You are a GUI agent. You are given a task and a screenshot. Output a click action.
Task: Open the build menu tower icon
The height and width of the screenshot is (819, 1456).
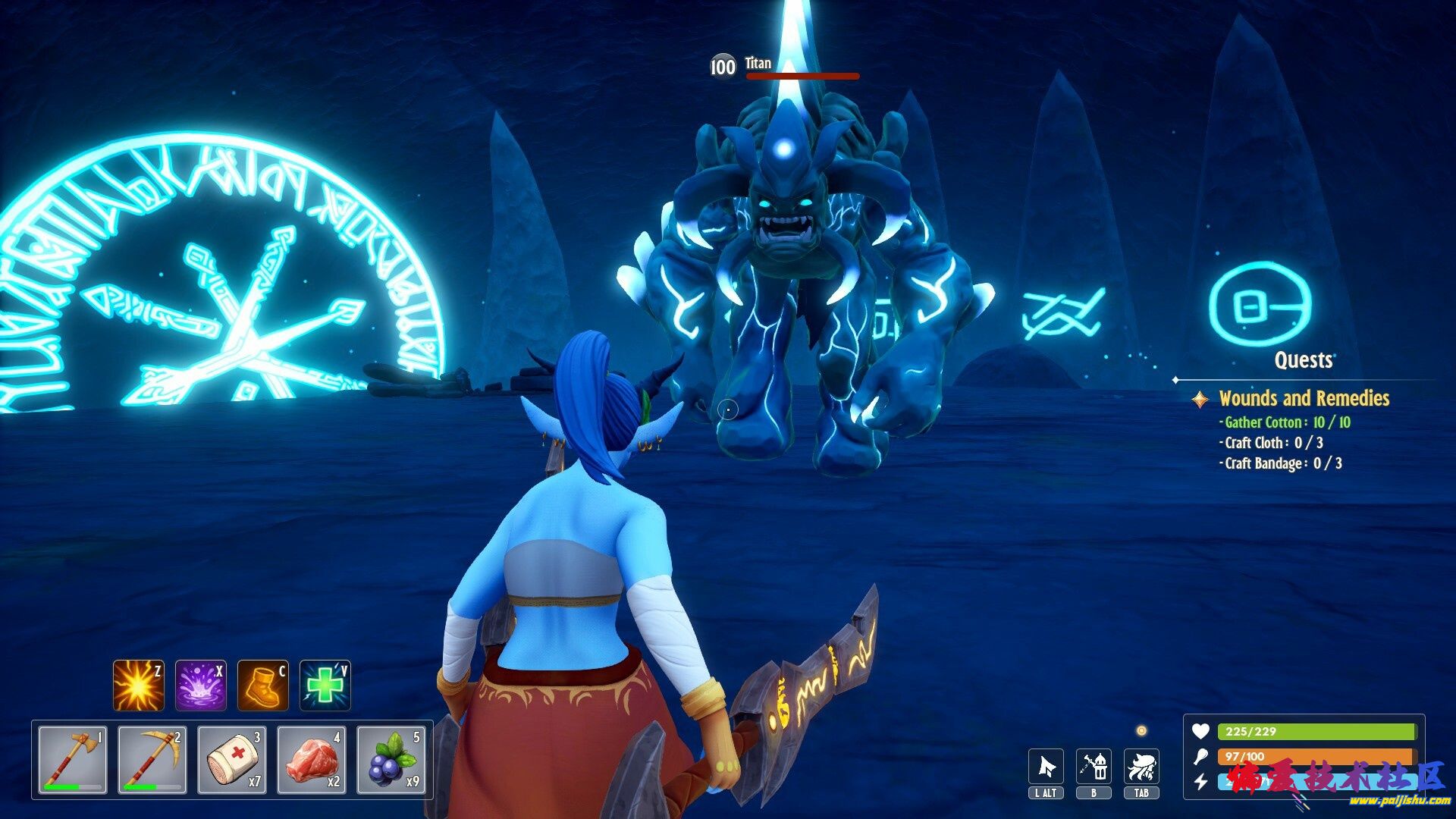(x=1094, y=767)
